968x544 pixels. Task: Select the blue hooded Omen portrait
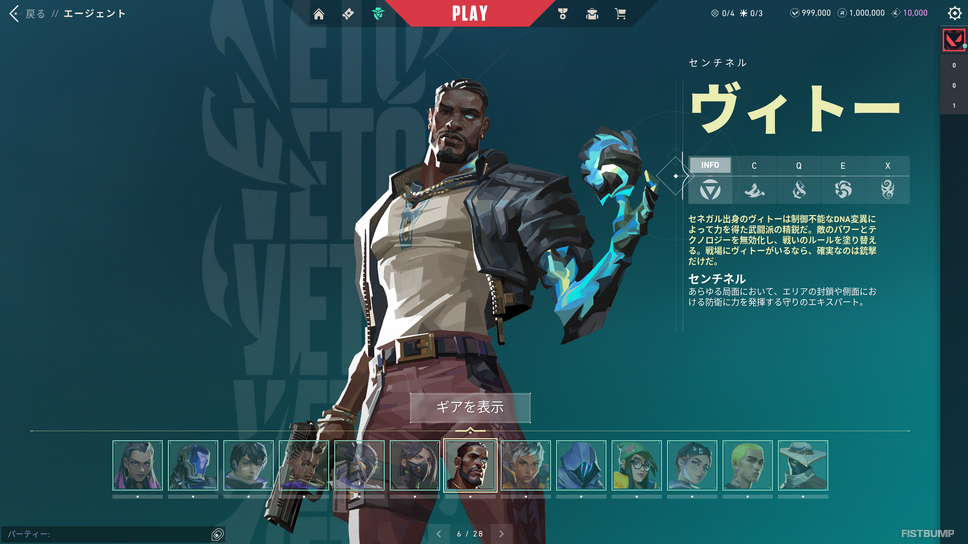(581, 465)
